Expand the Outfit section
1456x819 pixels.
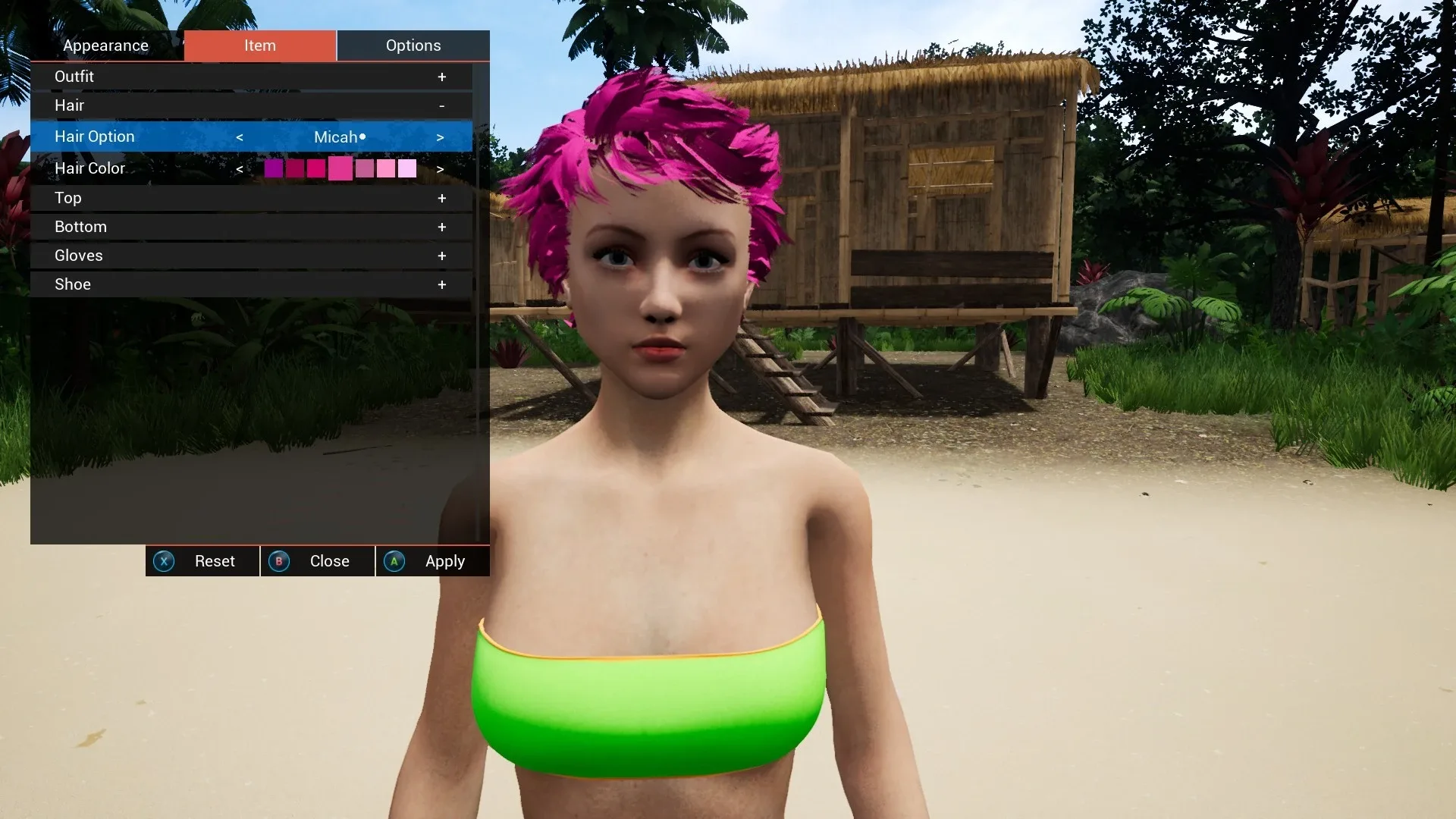coord(442,76)
